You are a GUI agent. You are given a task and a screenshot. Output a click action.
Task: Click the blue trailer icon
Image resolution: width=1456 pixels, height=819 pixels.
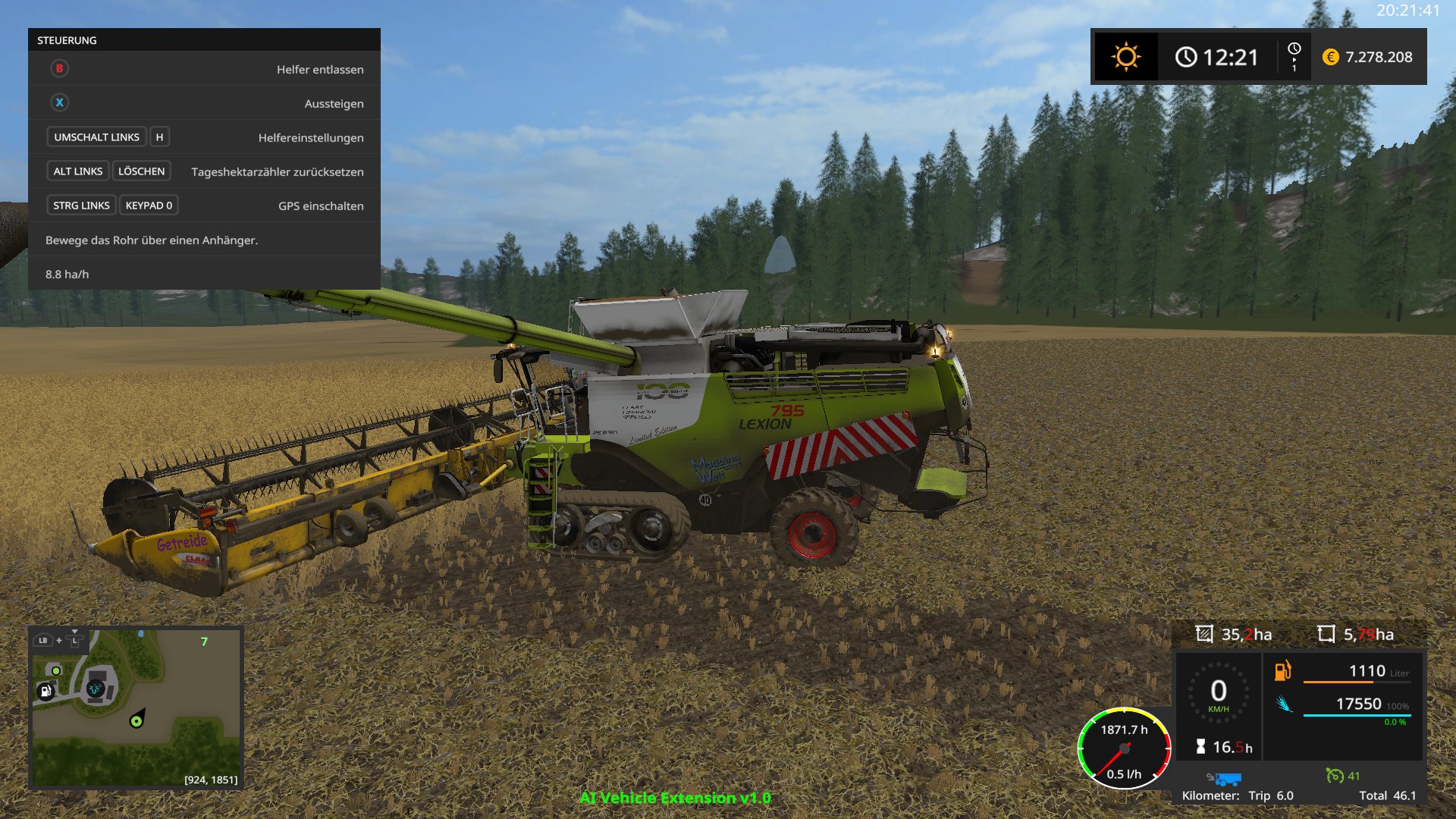click(x=1225, y=779)
